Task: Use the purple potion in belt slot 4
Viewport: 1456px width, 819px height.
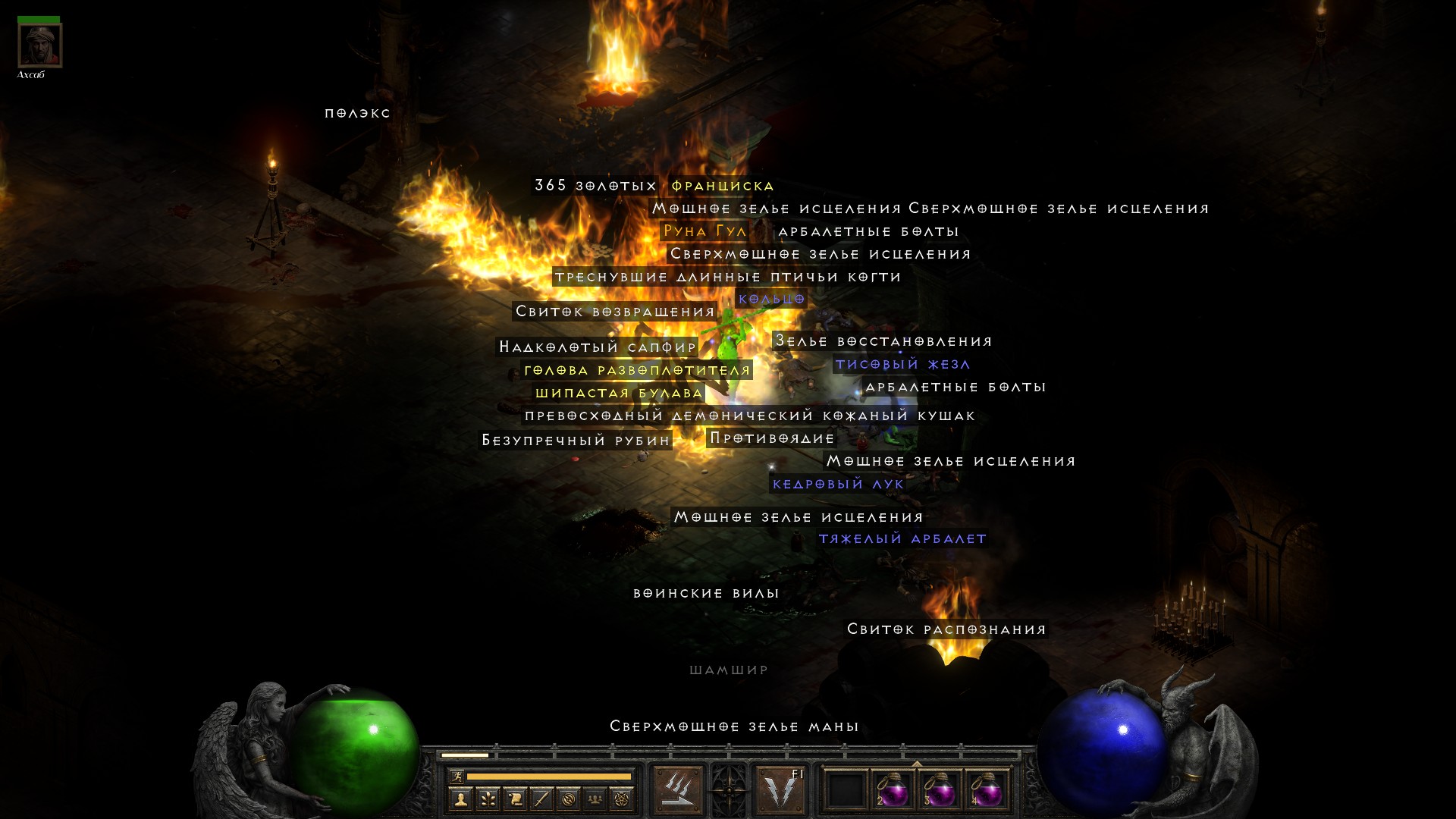Action: (987, 790)
